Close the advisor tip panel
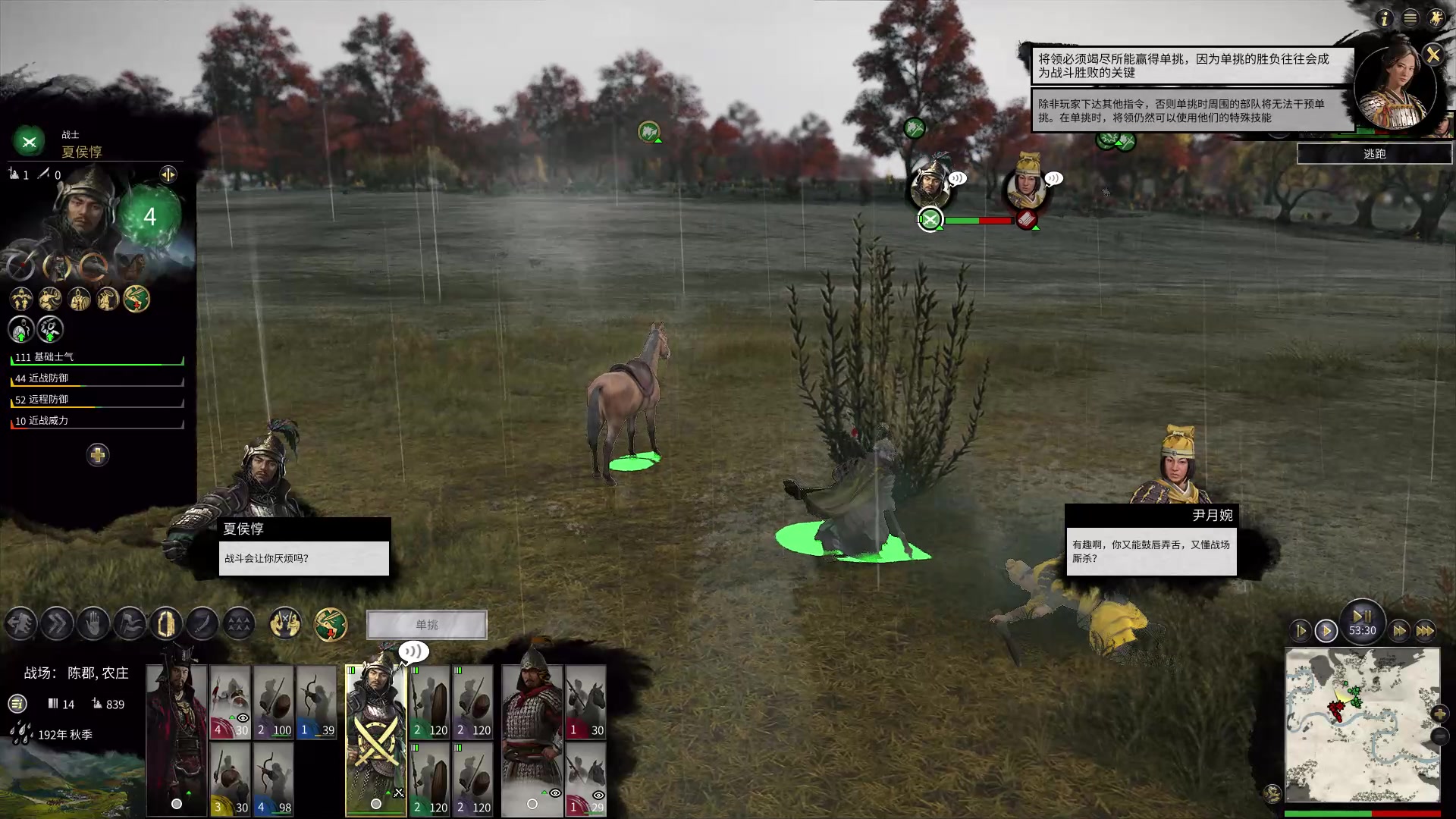Image resolution: width=1456 pixels, height=819 pixels. [x=1432, y=55]
